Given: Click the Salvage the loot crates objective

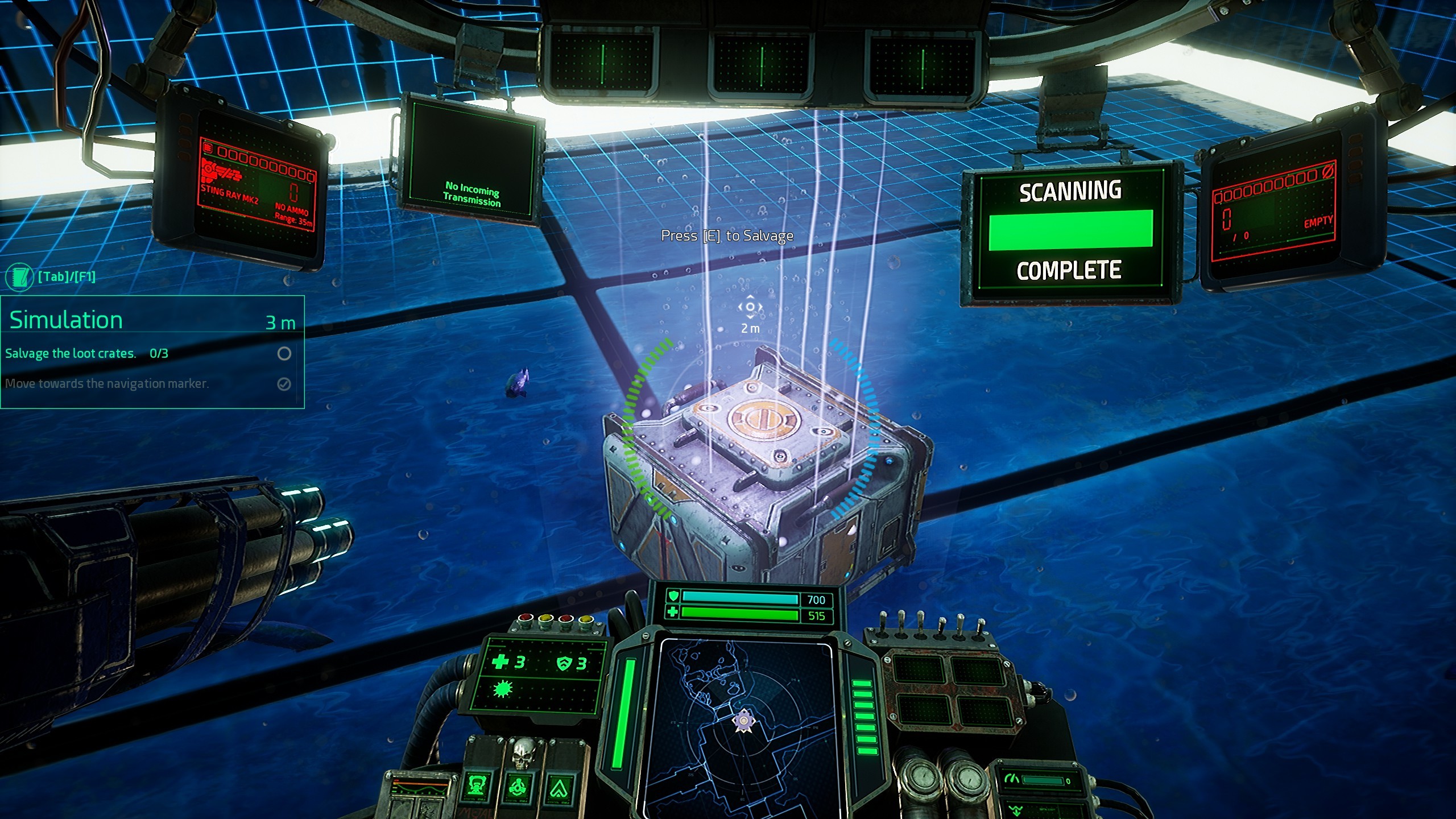Looking at the screenshot, I should click(71, 354).
